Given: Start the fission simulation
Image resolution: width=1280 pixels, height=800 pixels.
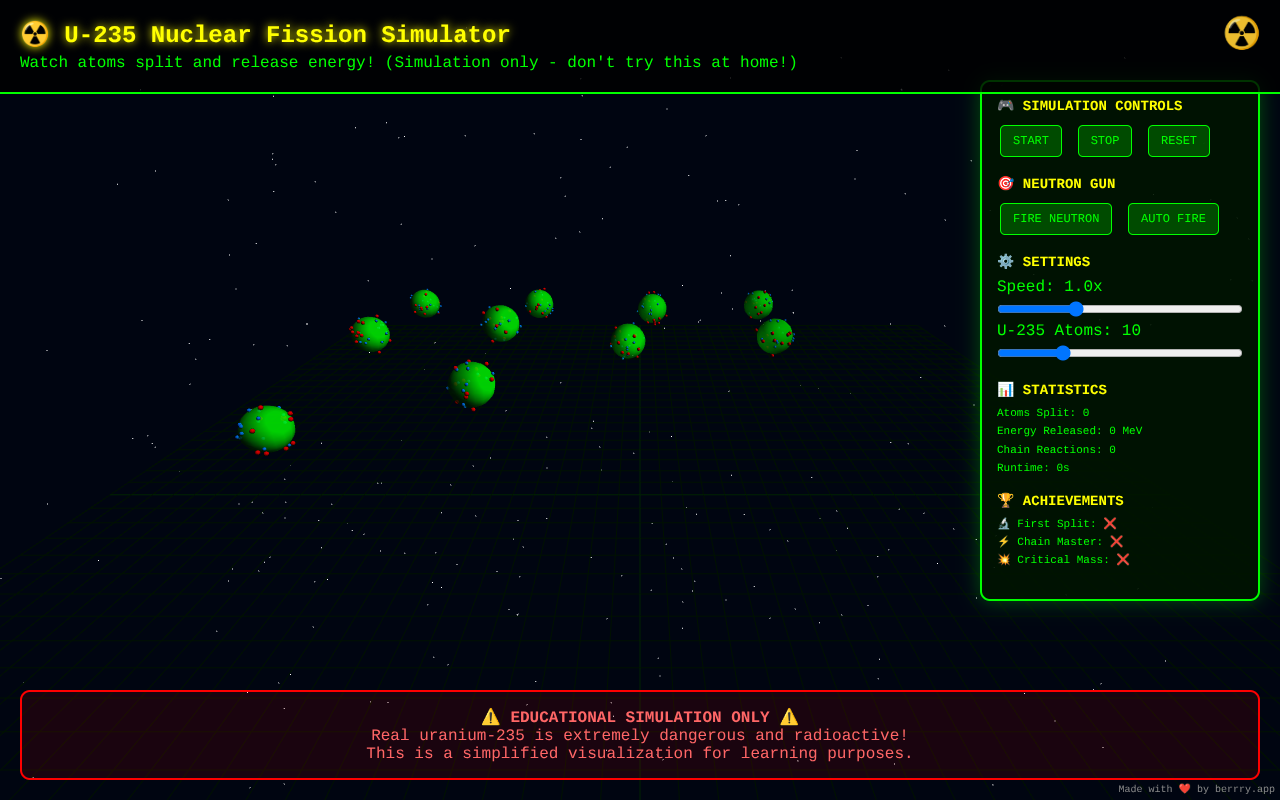Looking at the screenshot, I should pos(1030,140).
